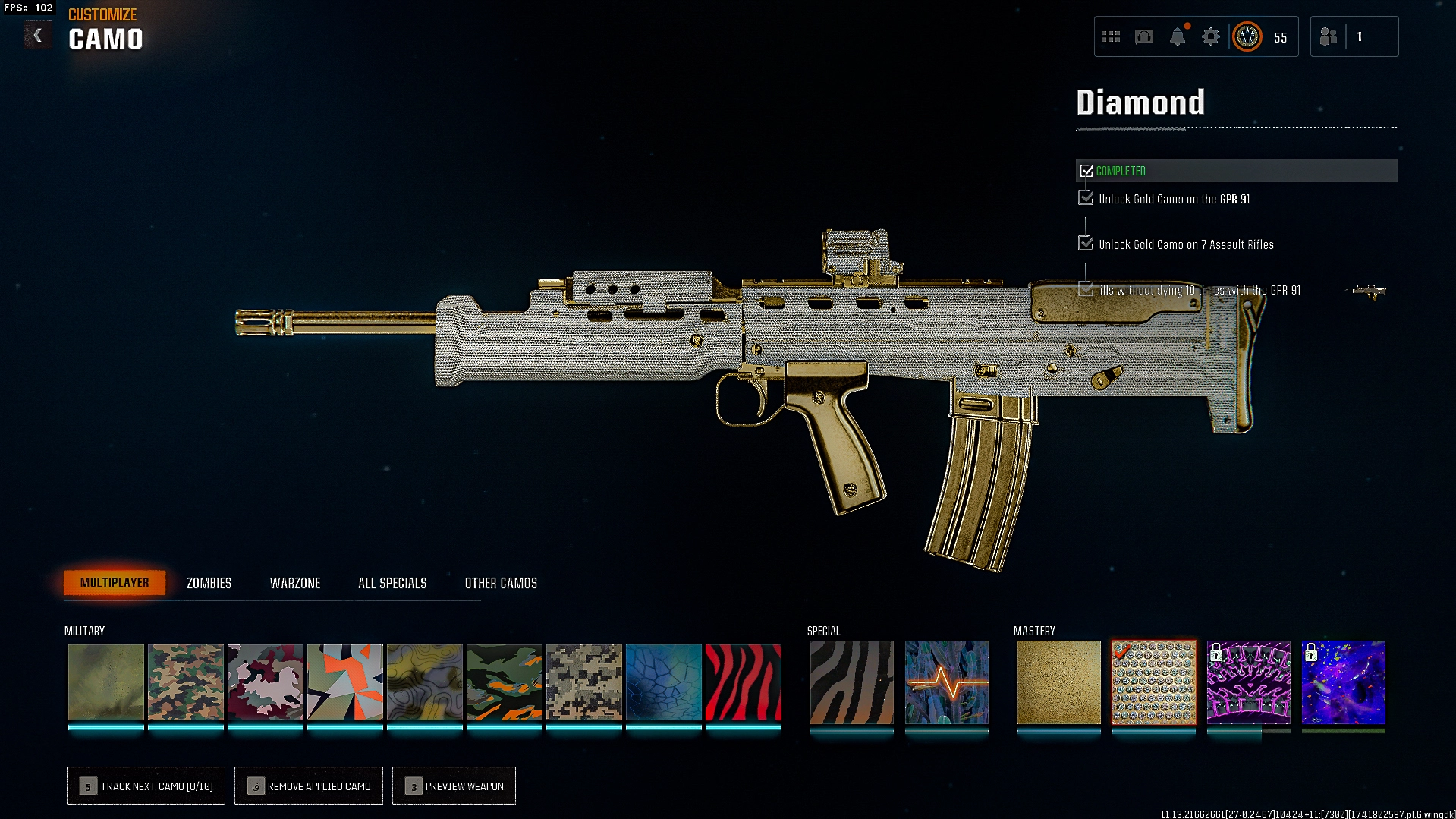The height and width of the screenshot is (819, 1456).
Task: Select the gray digital pixel camo
Action: [x=584, y=682]
